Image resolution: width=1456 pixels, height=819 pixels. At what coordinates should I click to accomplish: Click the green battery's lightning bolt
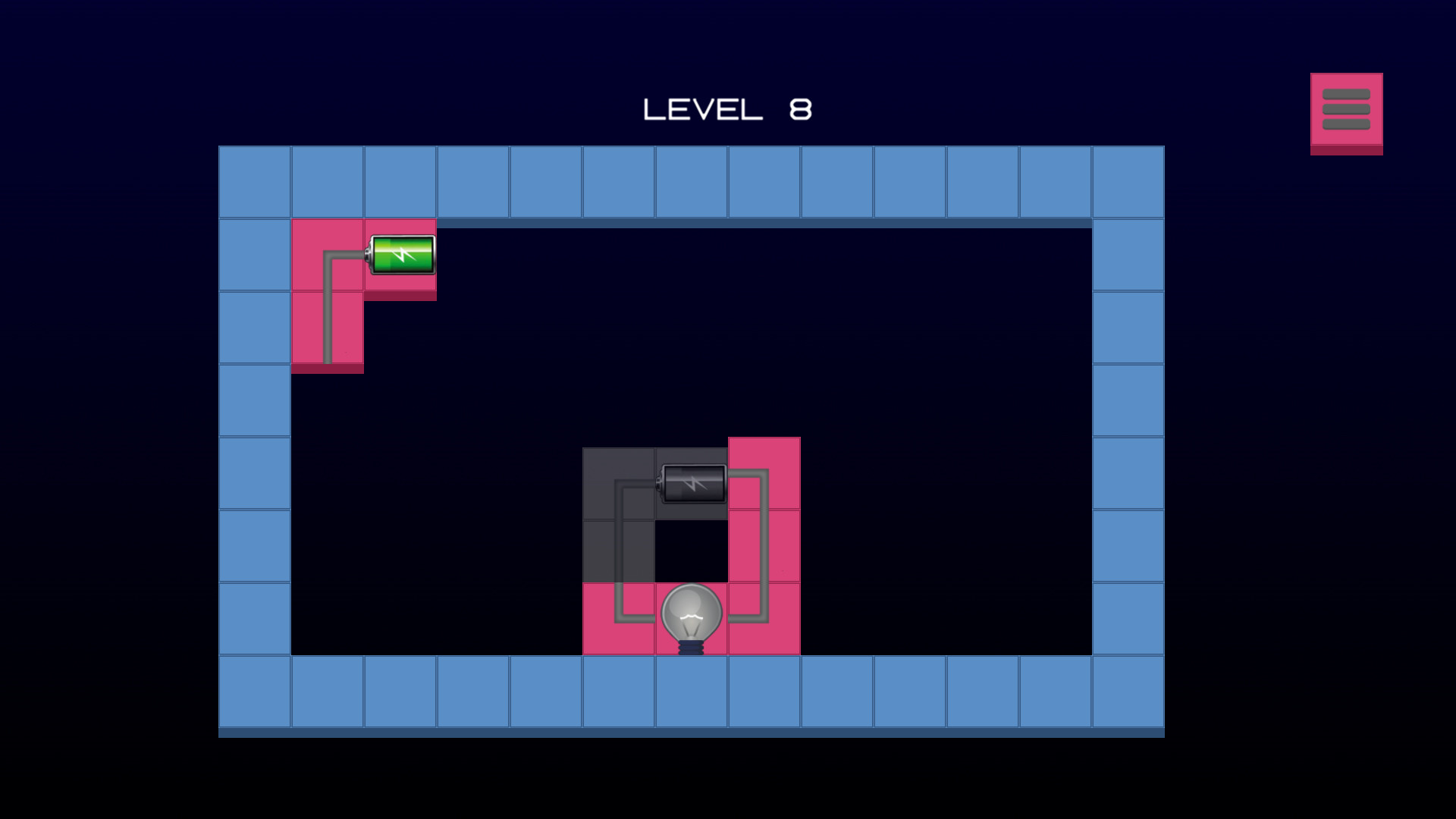[x=401, y=256]
